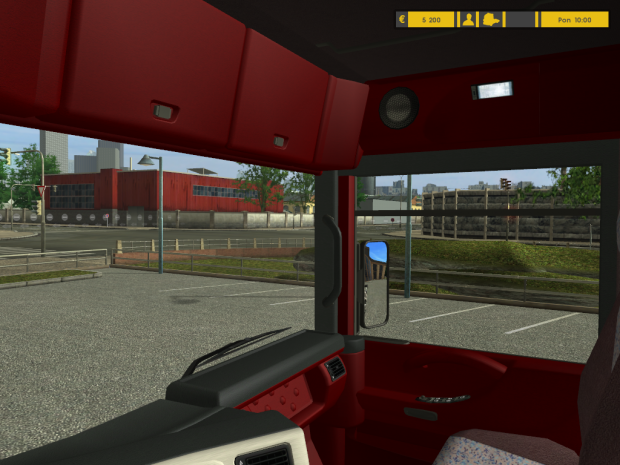
Task: Open the country map icon
Action: (x=492, y=19)
